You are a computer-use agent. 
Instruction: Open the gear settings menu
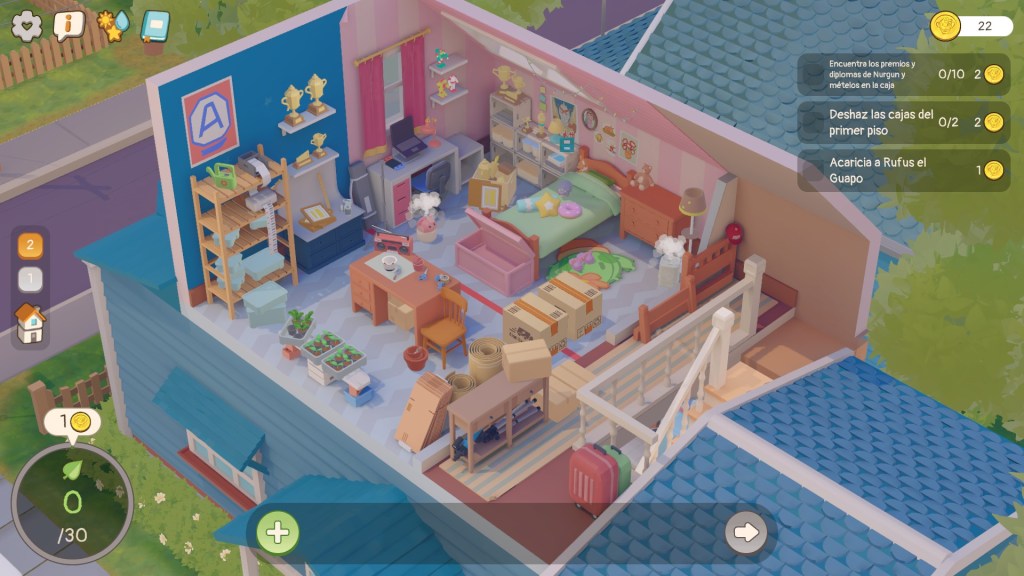click(27, 25)
